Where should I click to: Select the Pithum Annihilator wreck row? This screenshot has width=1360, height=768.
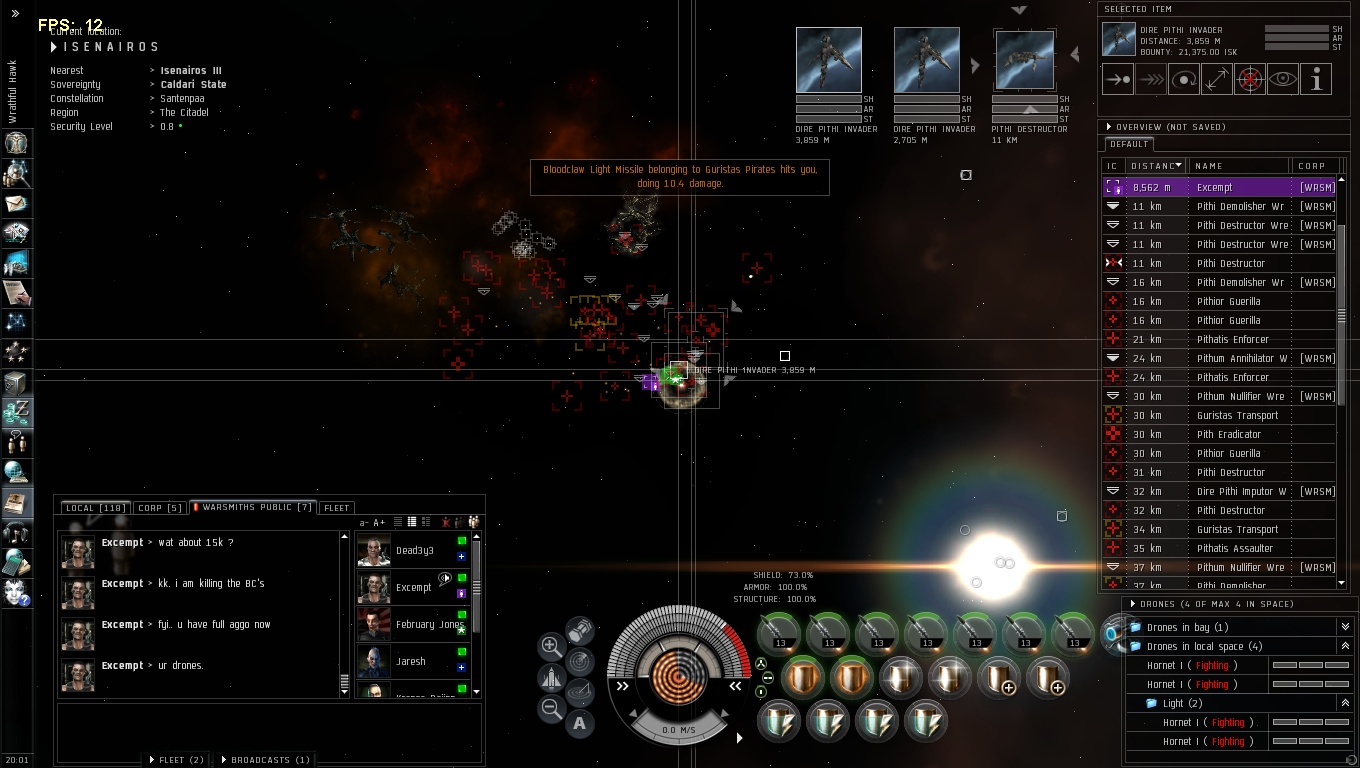1241,359
